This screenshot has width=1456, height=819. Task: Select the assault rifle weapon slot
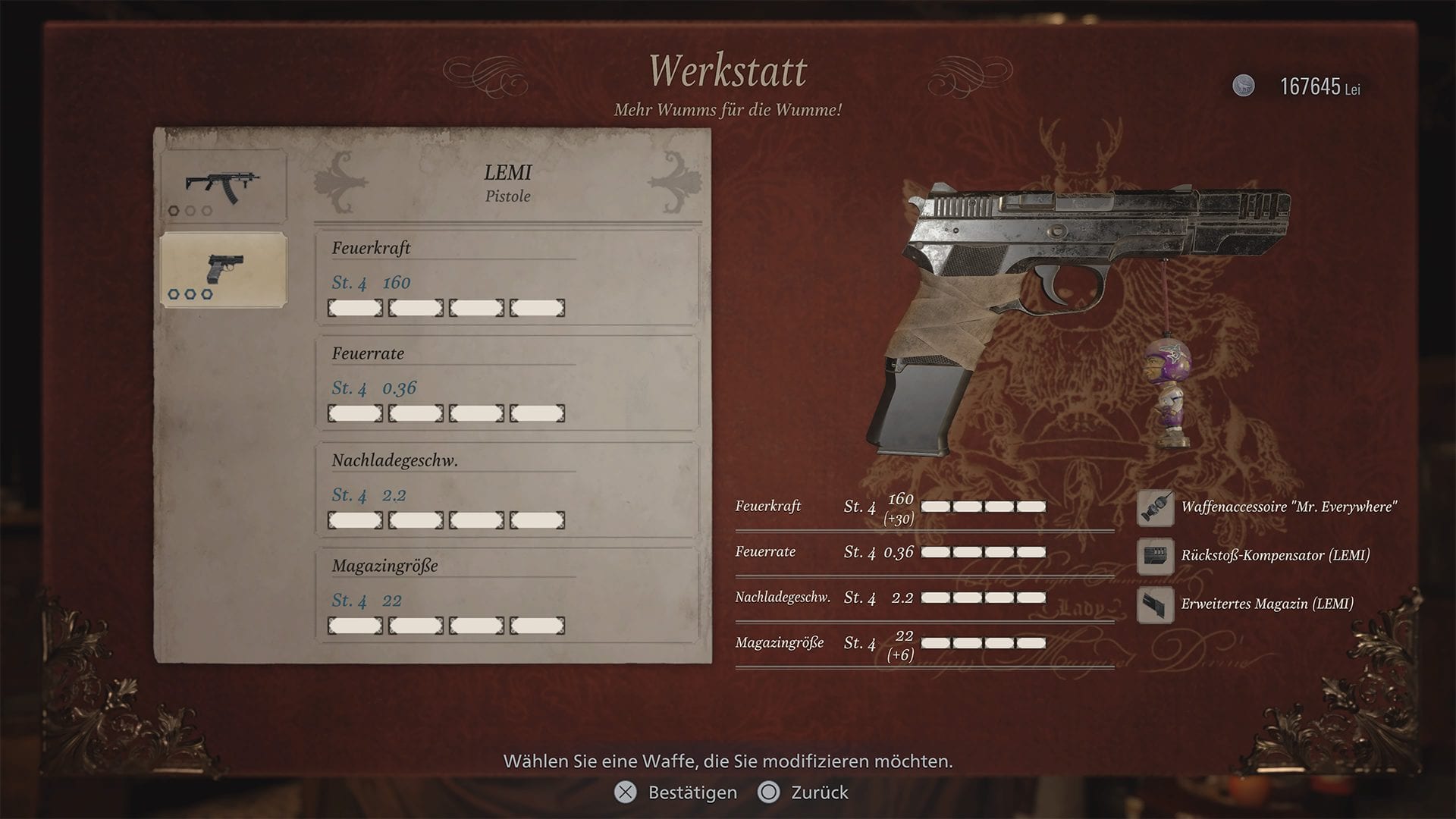point(224,187)
